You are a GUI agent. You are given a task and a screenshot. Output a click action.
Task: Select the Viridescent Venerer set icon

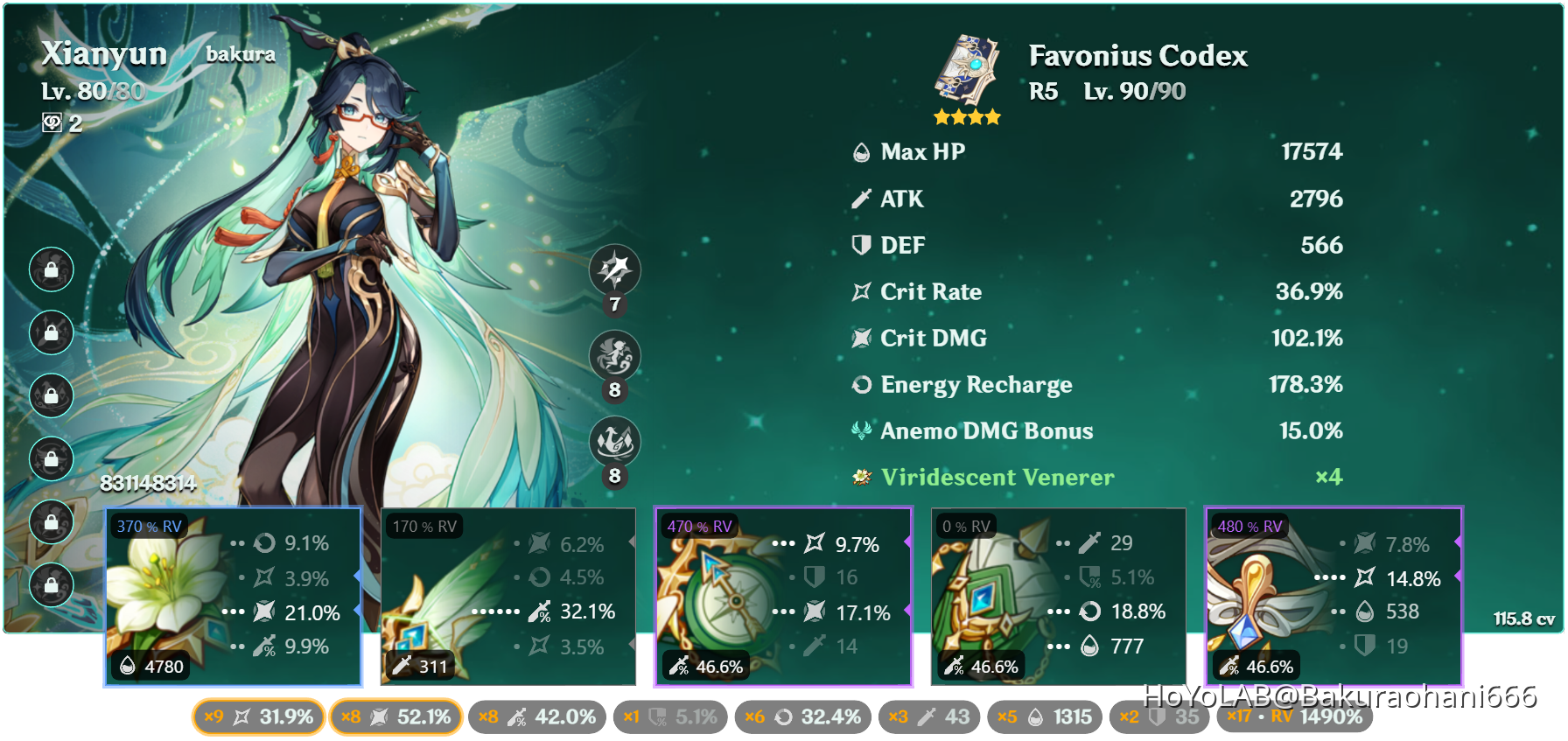click(x=861, y=478)
